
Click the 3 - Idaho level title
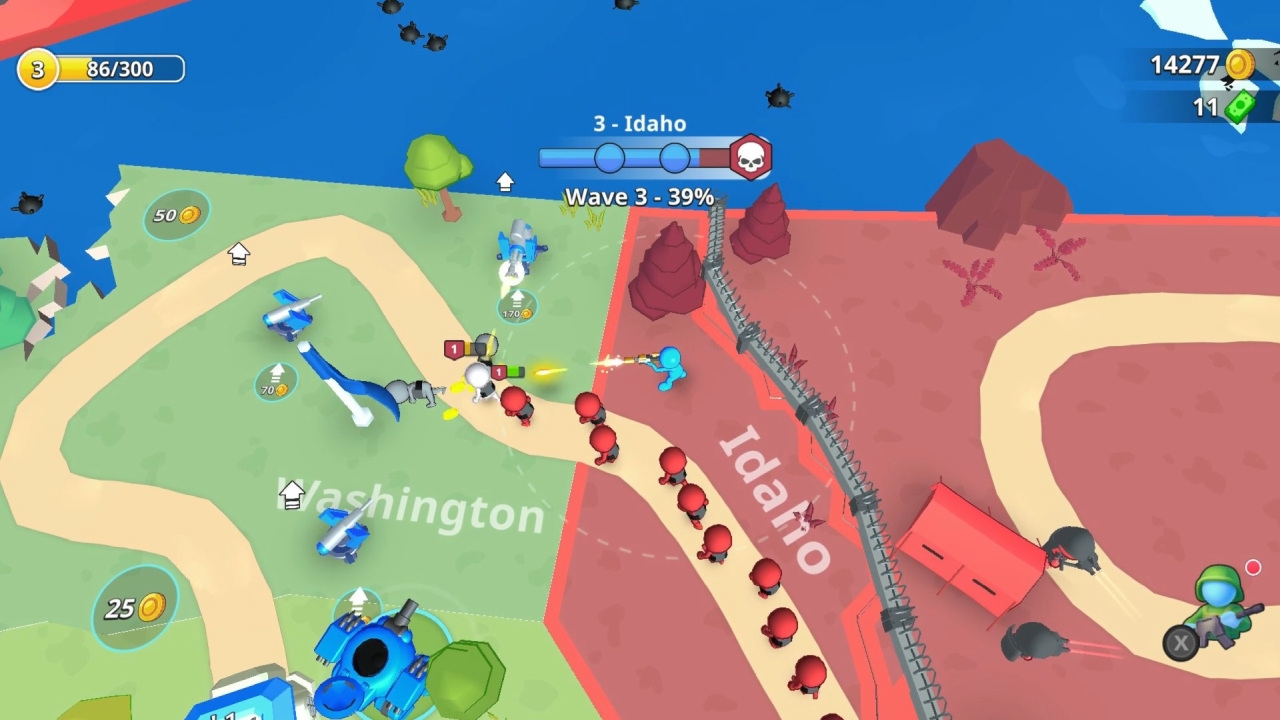pyautogui.click(x=640, y=124)
